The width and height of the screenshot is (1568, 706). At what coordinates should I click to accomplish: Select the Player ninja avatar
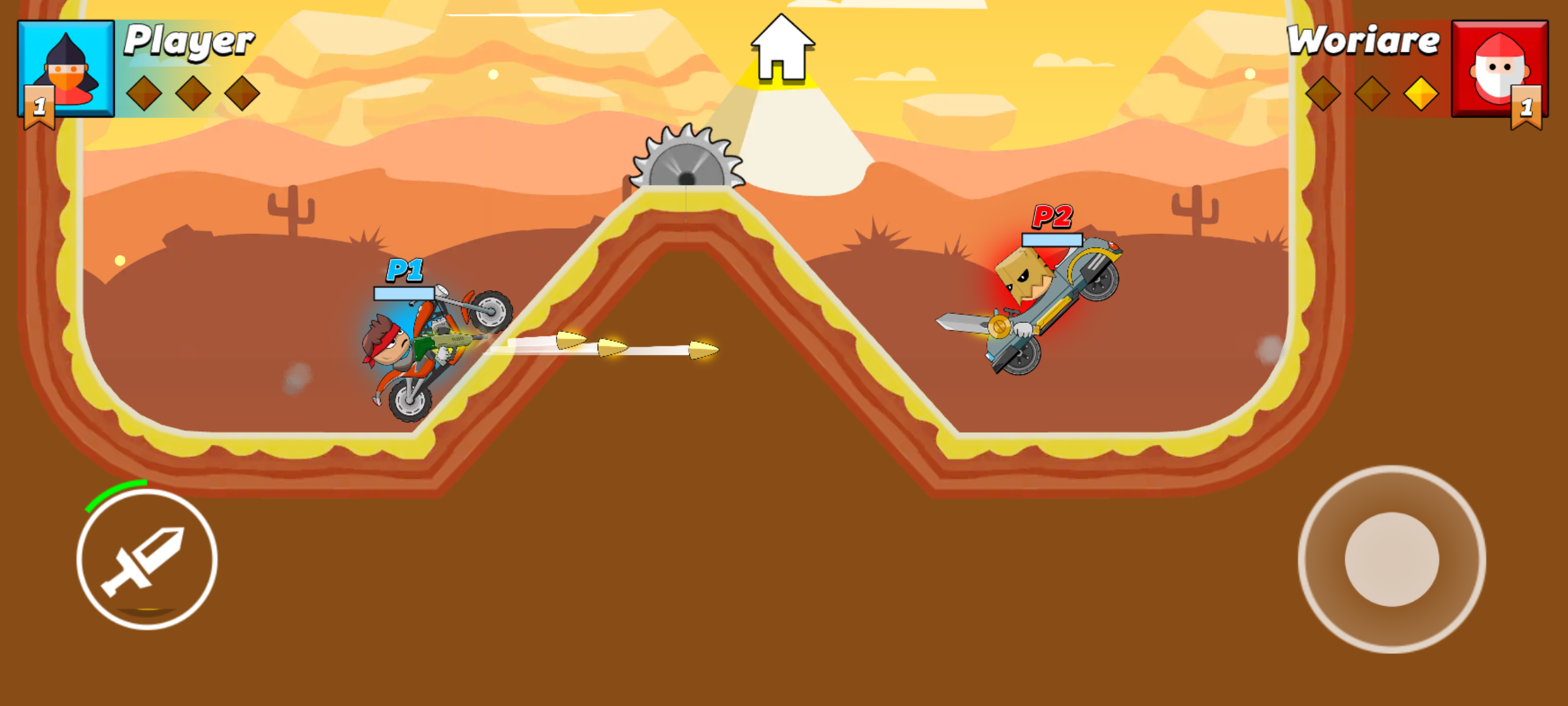click(67, 69)
